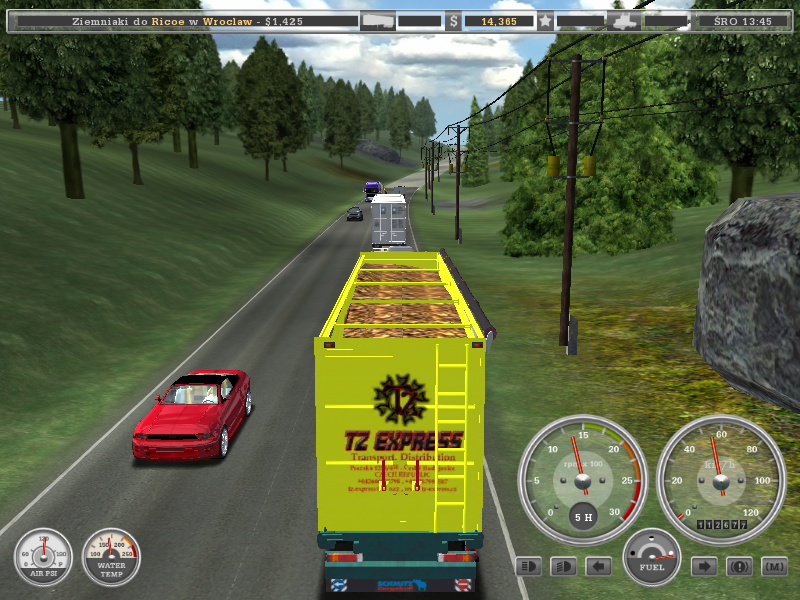Toggle the (M) engine brake button

773,567
